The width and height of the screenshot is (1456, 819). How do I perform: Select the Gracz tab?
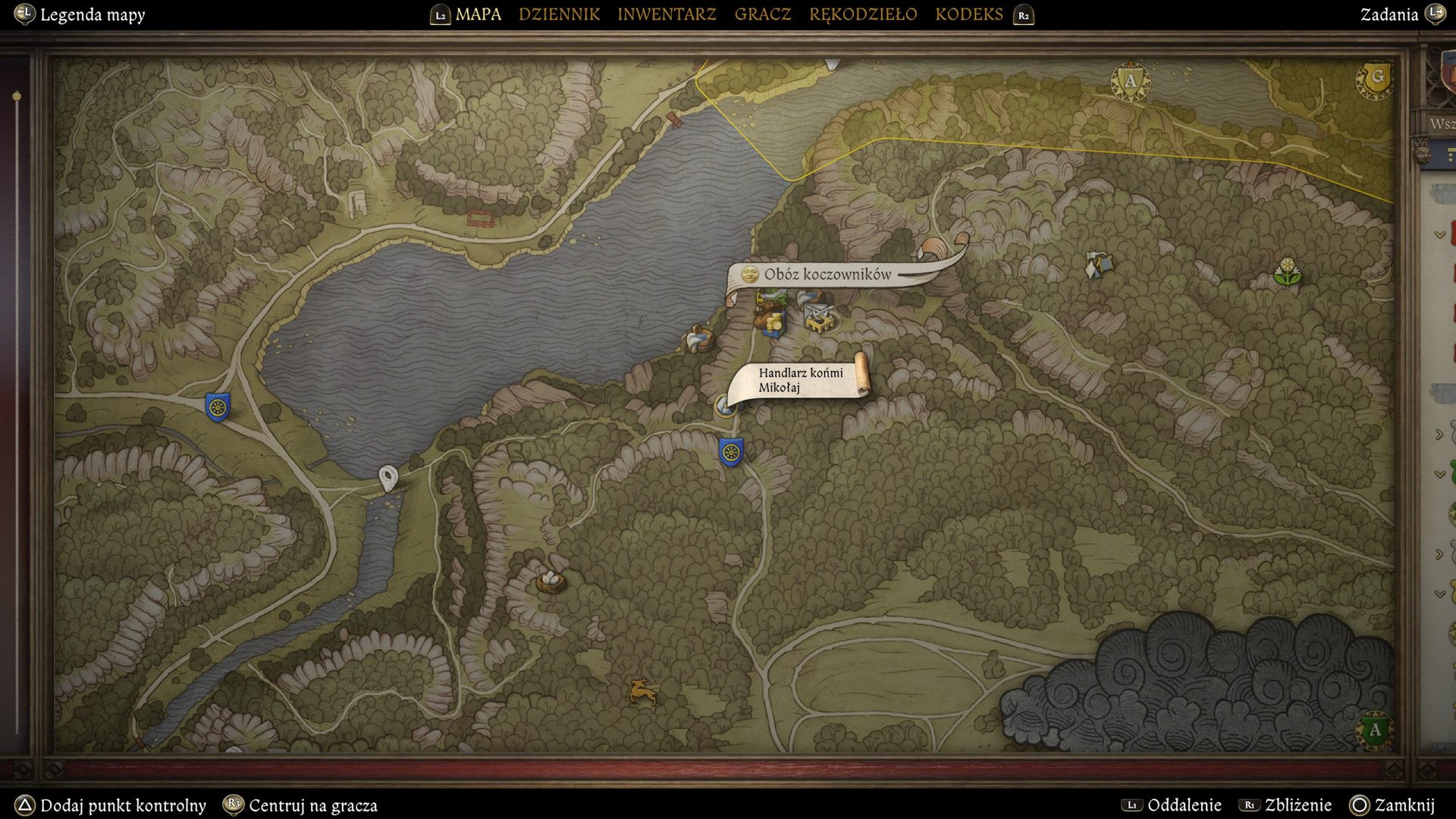pos(762,14)
